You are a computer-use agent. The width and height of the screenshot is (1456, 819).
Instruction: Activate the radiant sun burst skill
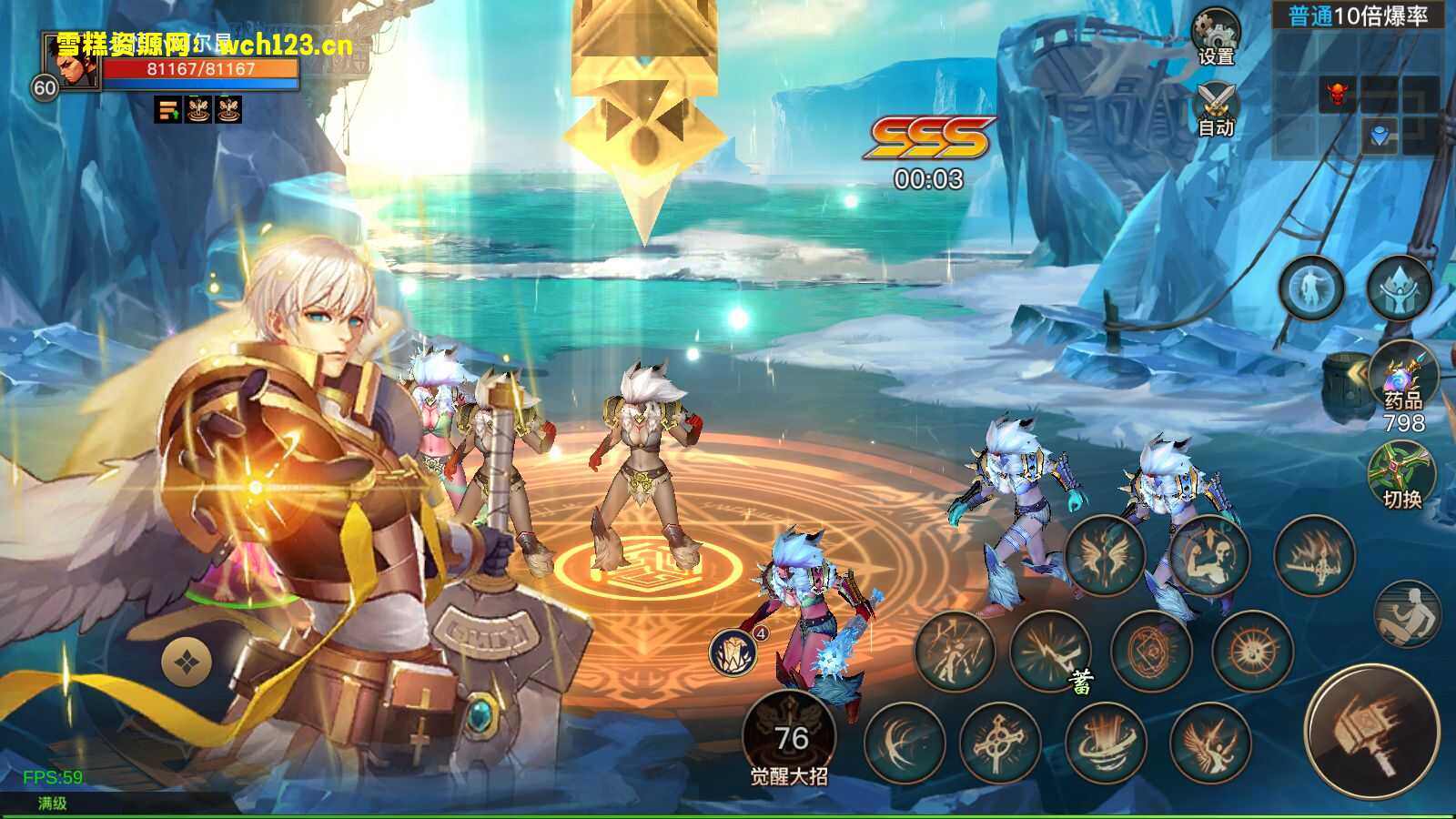point(1253,650)
